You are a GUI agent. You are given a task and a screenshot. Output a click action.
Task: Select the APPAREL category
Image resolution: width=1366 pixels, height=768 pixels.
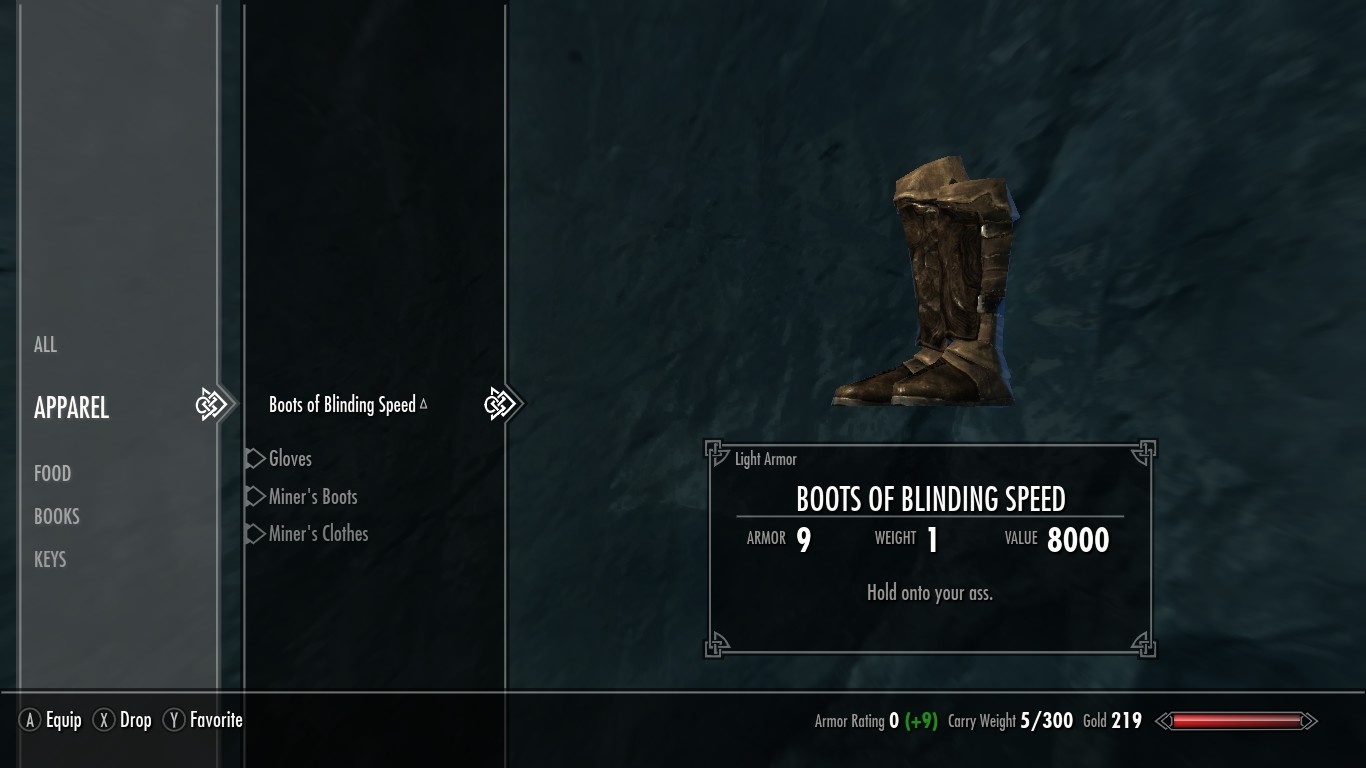coord(71,408)
